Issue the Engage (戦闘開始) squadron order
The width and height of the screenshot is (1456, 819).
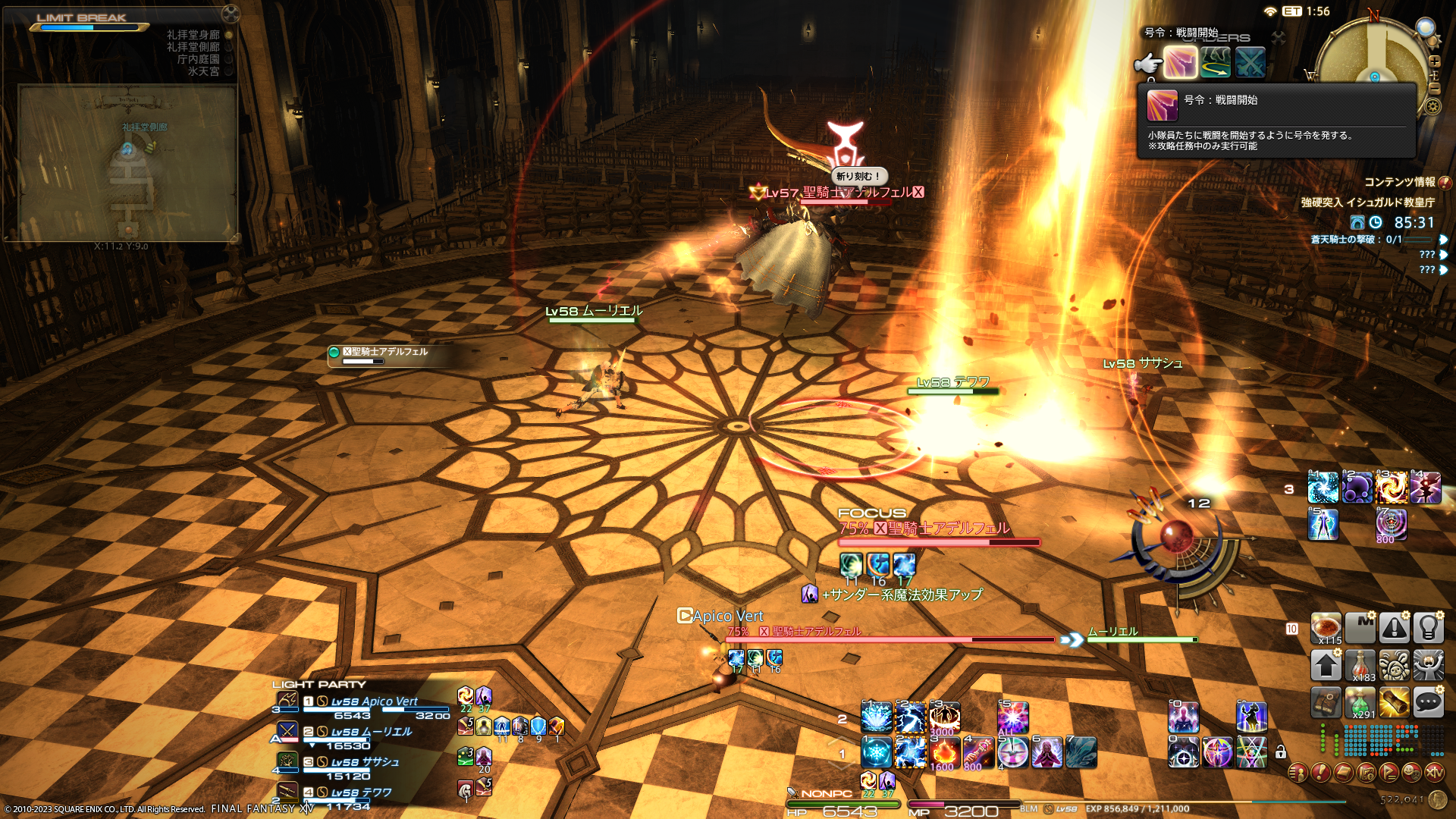[x=1180, y=63]
